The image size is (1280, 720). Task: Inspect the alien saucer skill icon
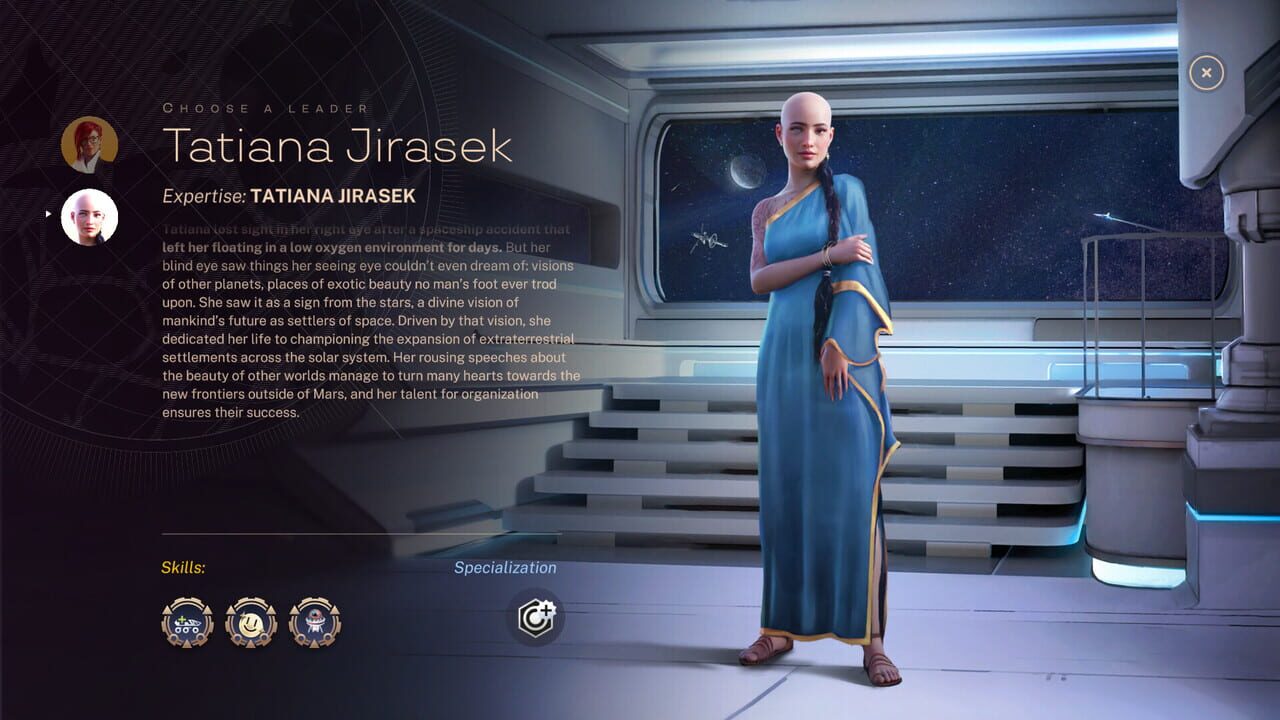pyautogui.click(x=315, y=622)
